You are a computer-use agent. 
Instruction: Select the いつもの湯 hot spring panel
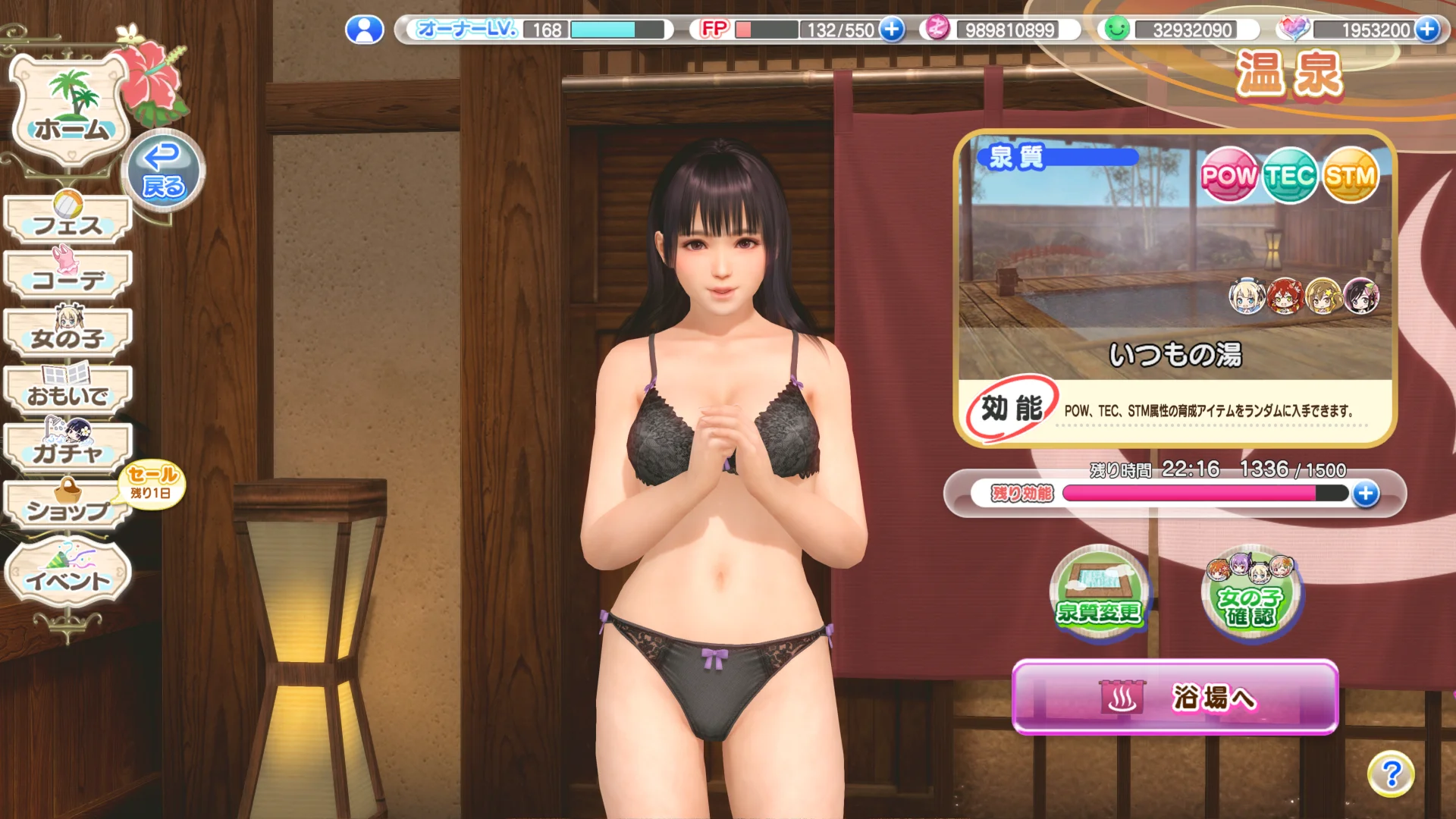click(1175, 288)
